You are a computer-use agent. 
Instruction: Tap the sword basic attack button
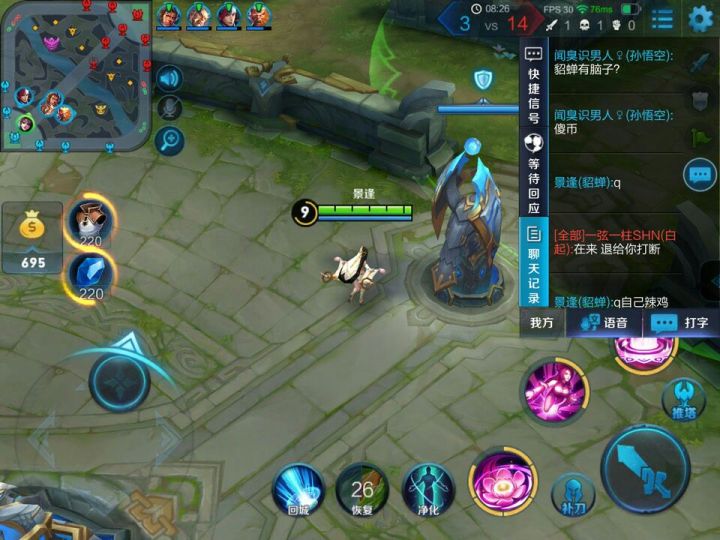(x=645, y=469)
